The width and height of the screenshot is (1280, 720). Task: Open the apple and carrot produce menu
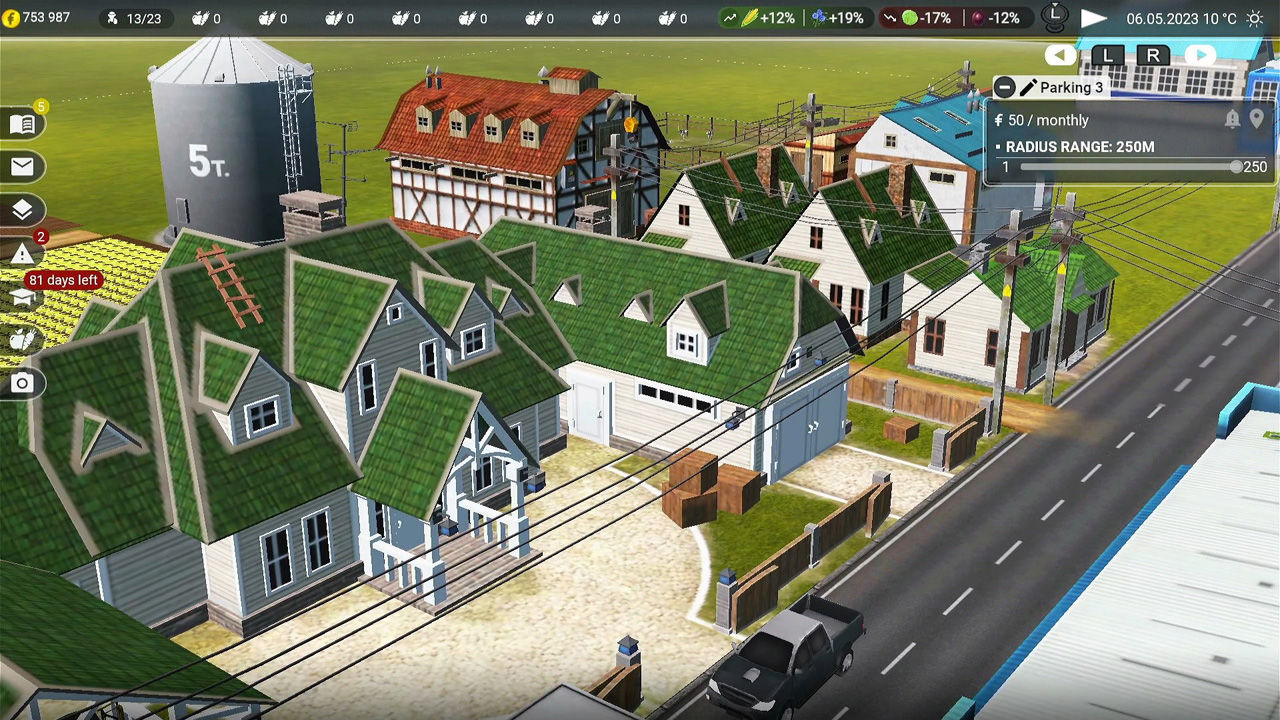[x=22, y=340]
